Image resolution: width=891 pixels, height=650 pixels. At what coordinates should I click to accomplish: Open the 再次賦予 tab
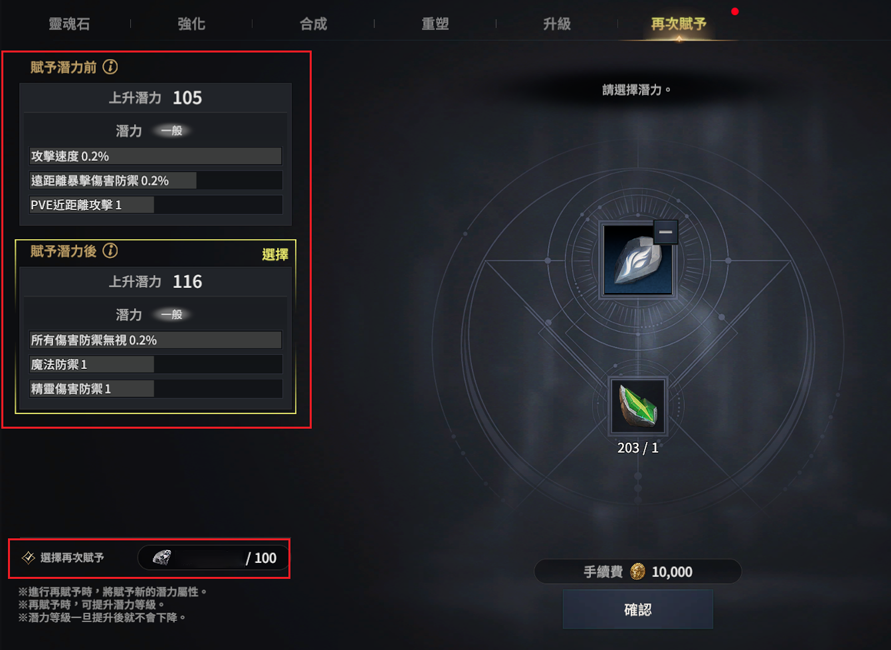click(x=679, y=23)
